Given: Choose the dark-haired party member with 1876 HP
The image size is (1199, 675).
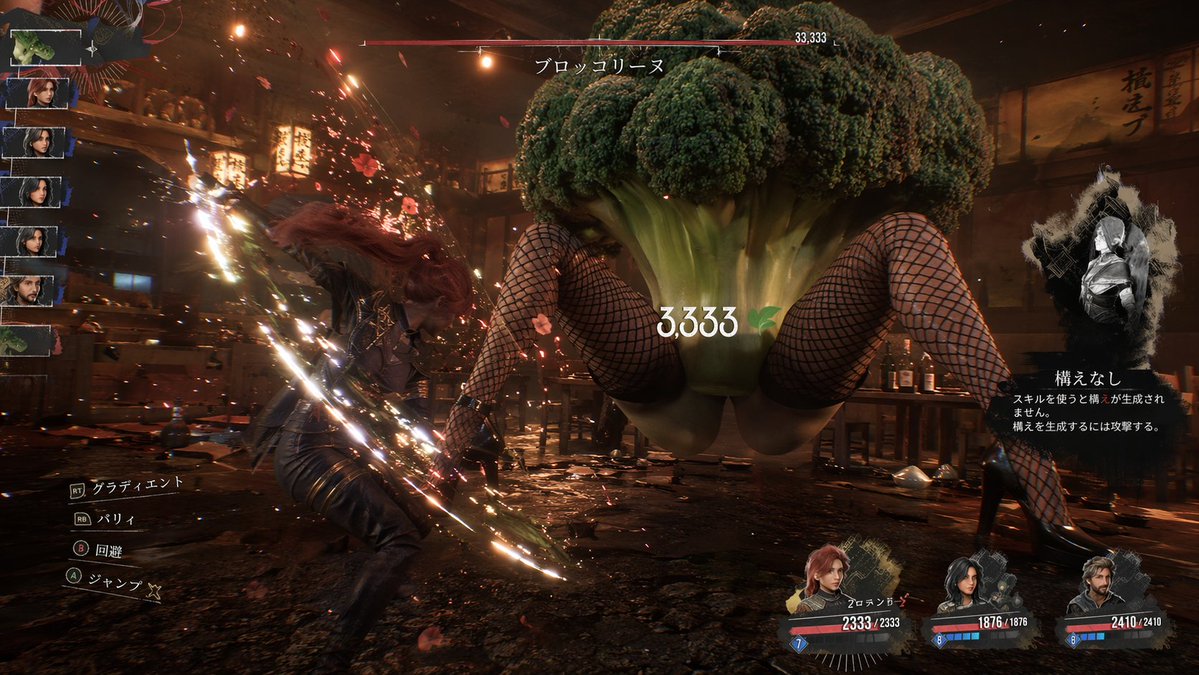Looking at the screenshot, I should [964, 583].
